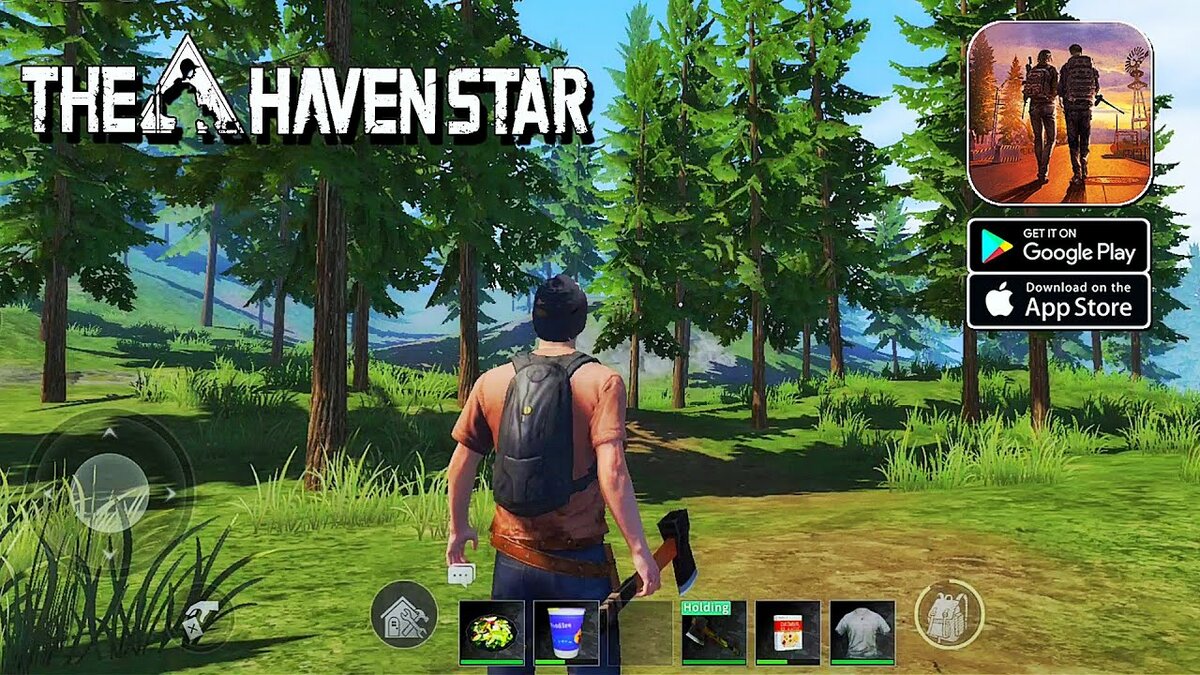Click the Get it on Google Play badge
Screen dimensions: 1200x675
pyautogui.click(x=1059, y=245)
